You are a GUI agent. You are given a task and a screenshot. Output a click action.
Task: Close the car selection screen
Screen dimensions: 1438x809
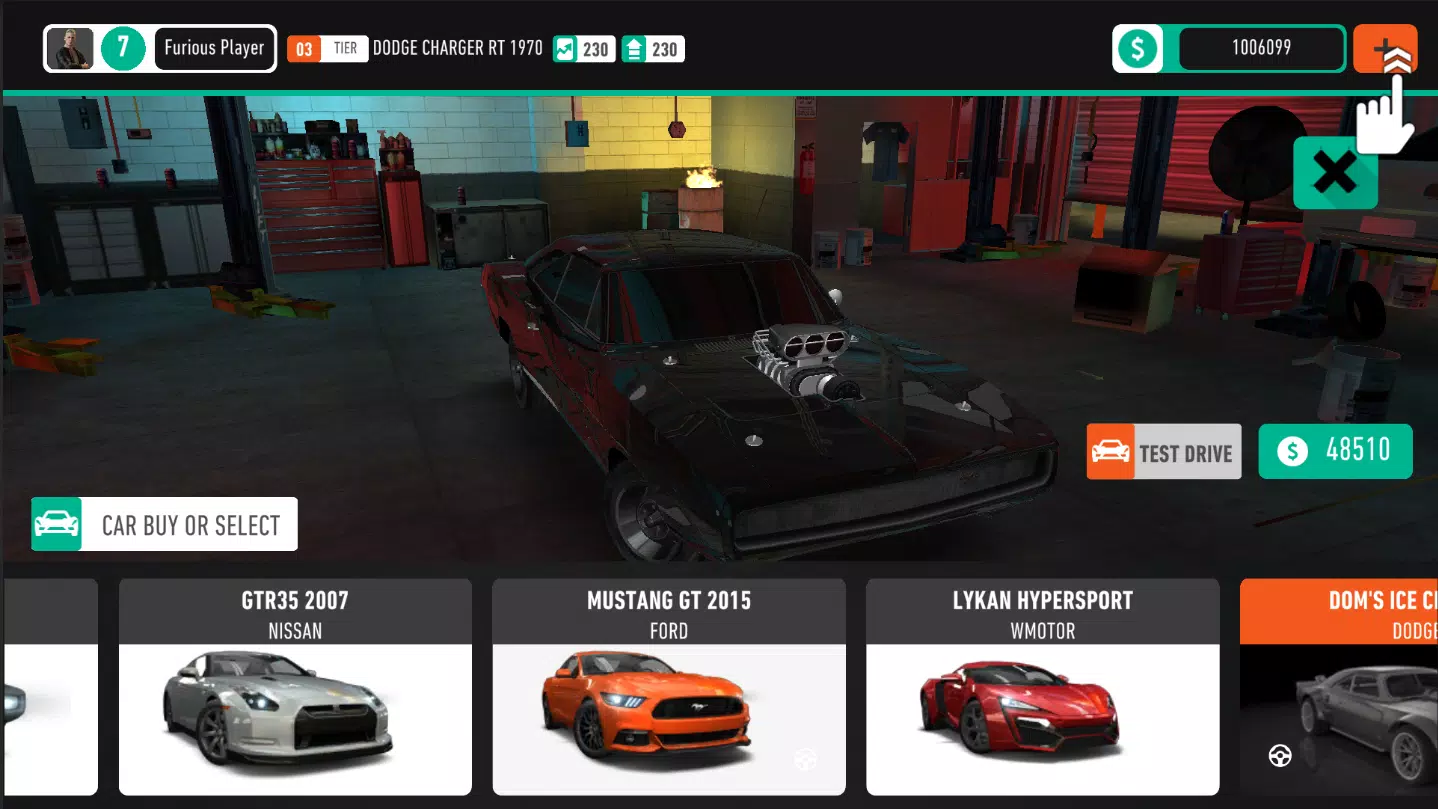(1335, 174)
